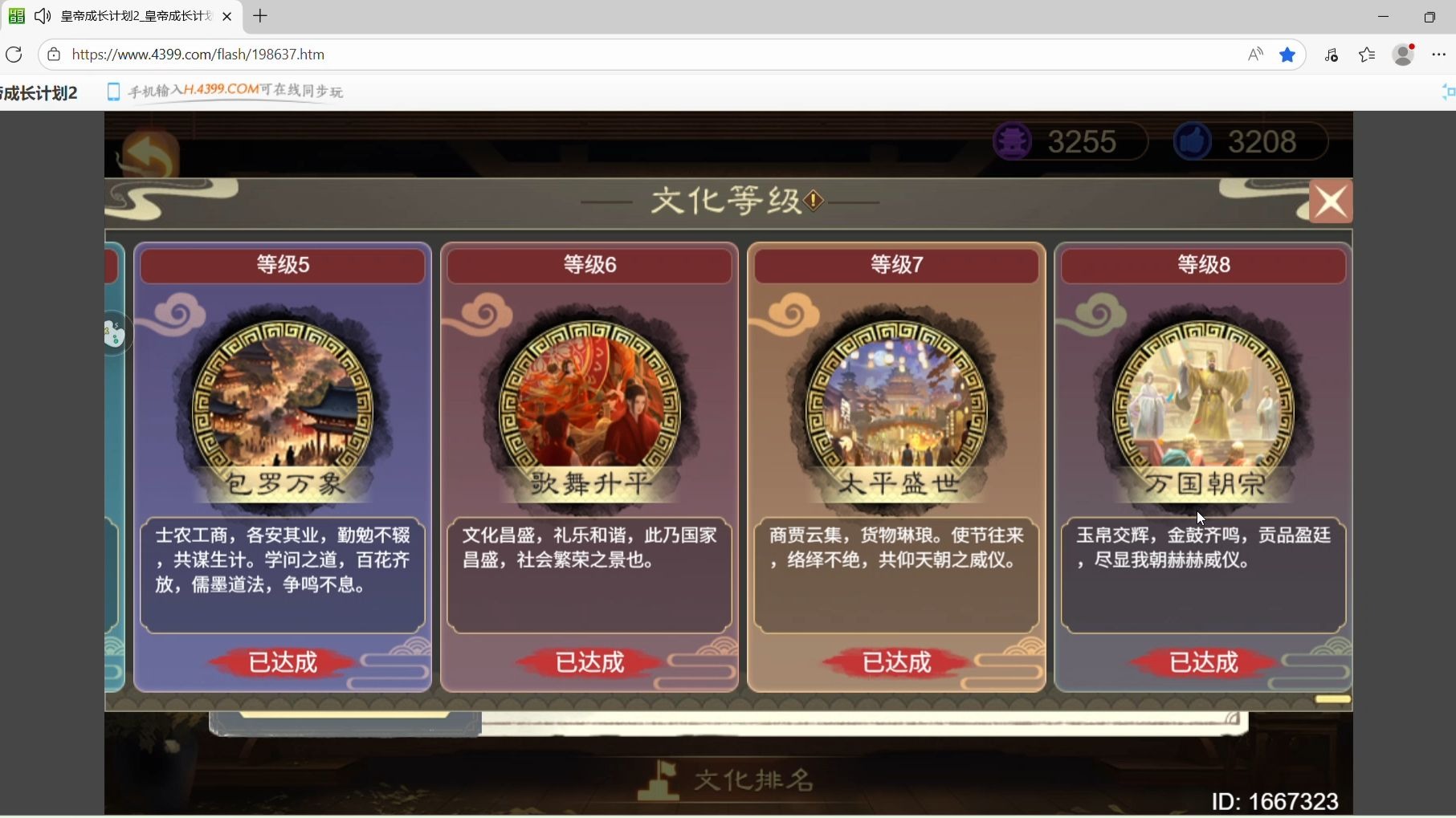Click the 已达成 button under the 等级8 card
This screenshot has width=1456, height=818.
pyautogui.click(x=1202, y=661)
